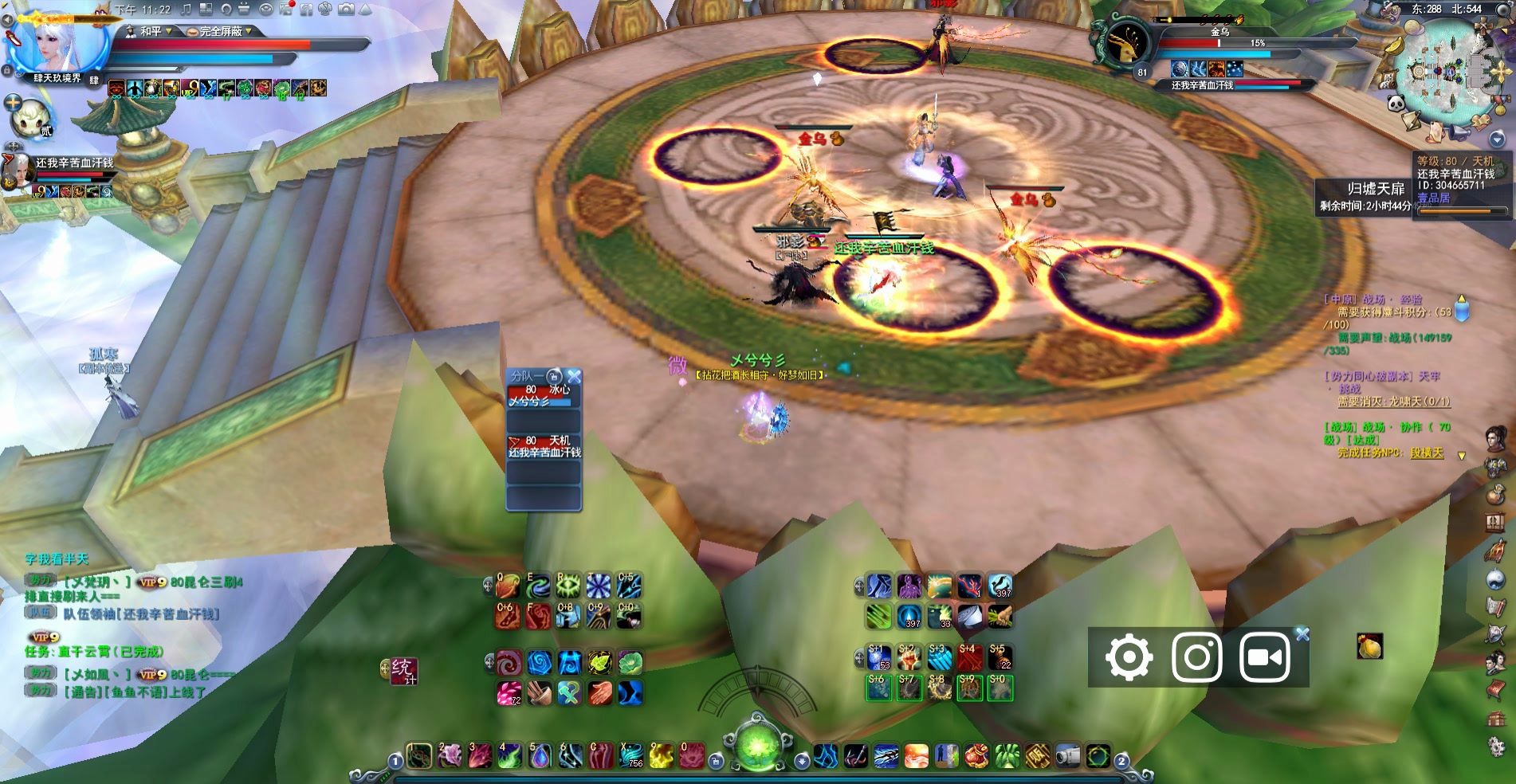Open the 统计 statistics button
1516x784 pixels.
[403, 671]
